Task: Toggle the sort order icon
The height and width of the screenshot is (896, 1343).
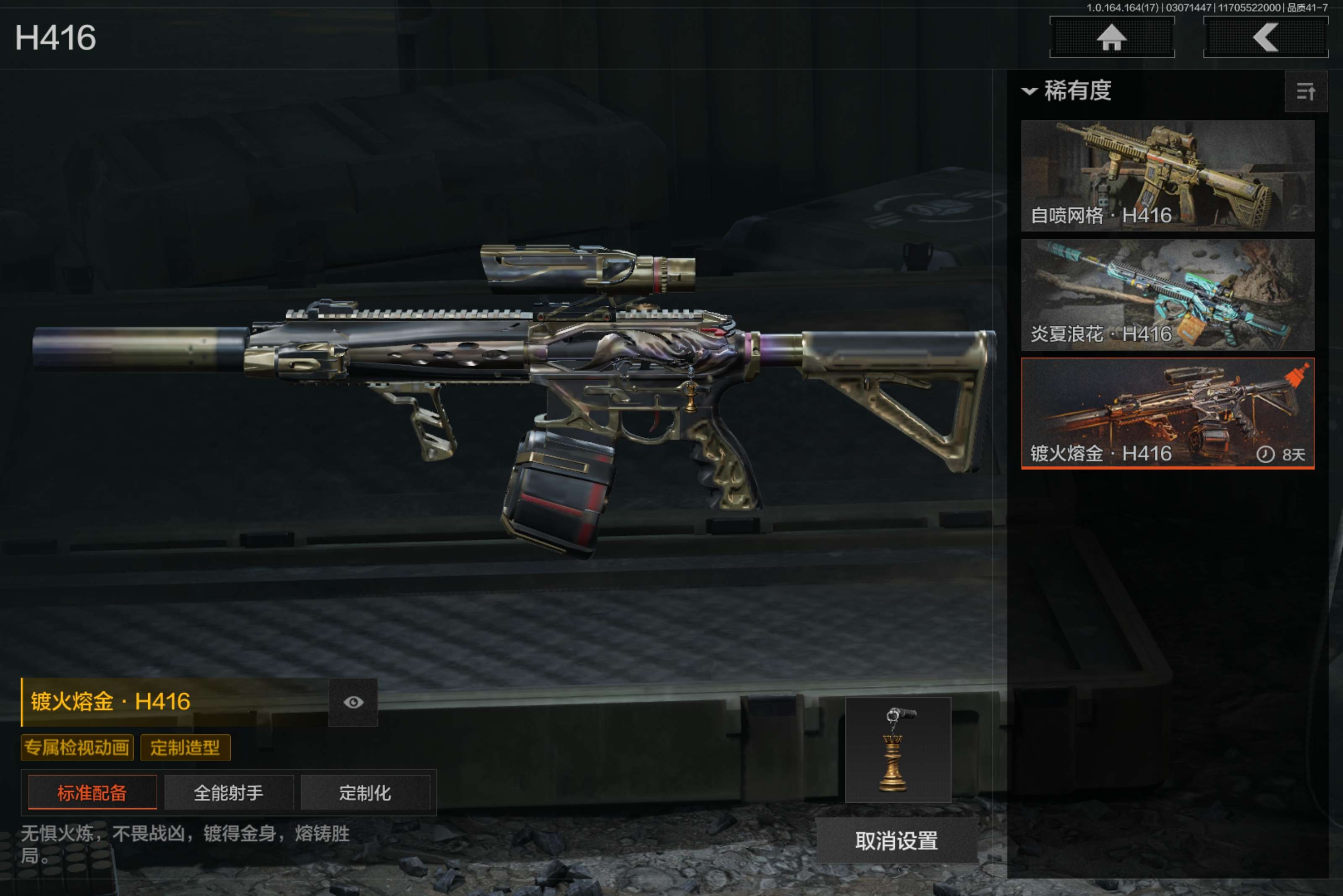Action: pos(1305,91)
